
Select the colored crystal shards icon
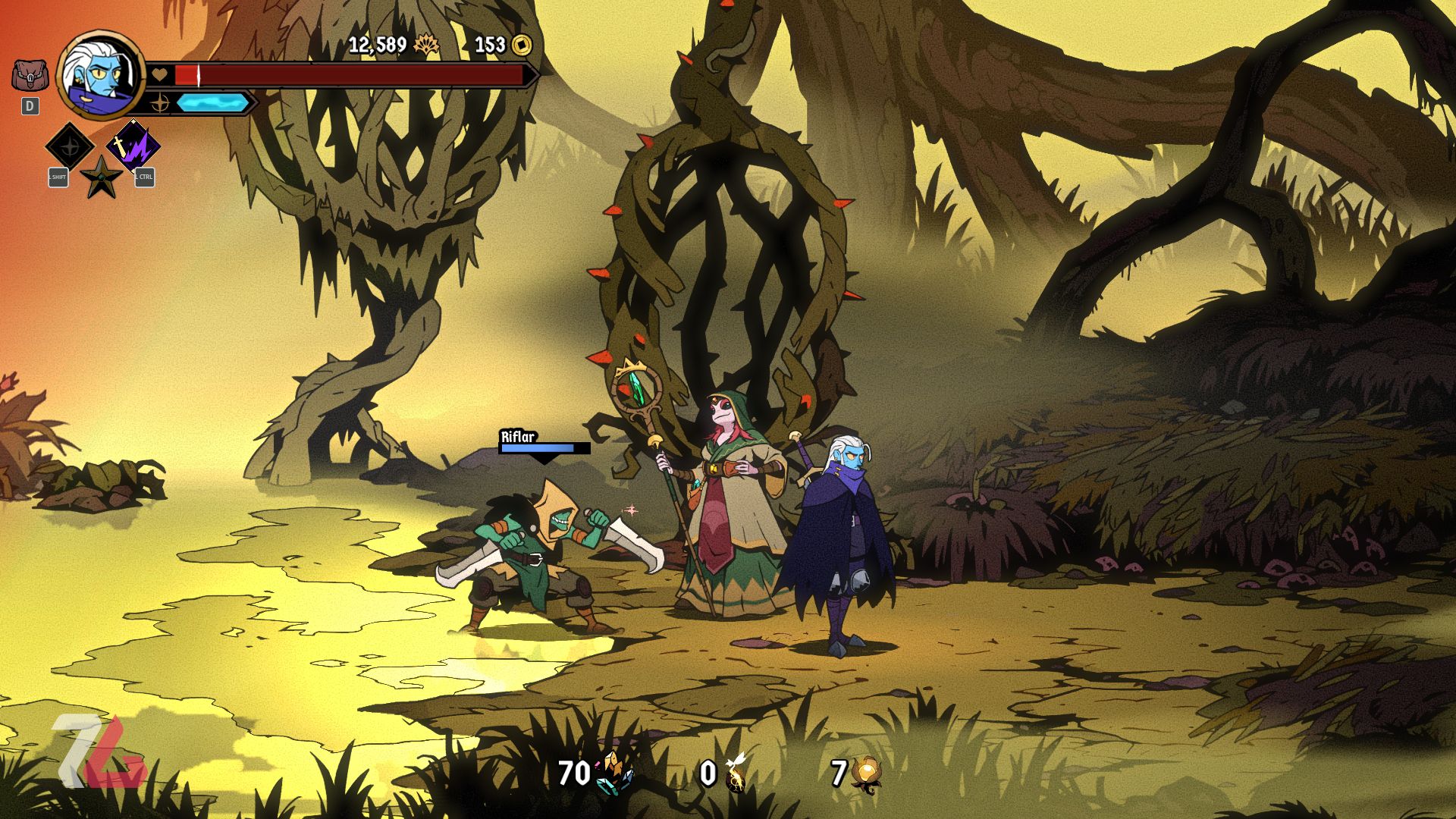614,773
